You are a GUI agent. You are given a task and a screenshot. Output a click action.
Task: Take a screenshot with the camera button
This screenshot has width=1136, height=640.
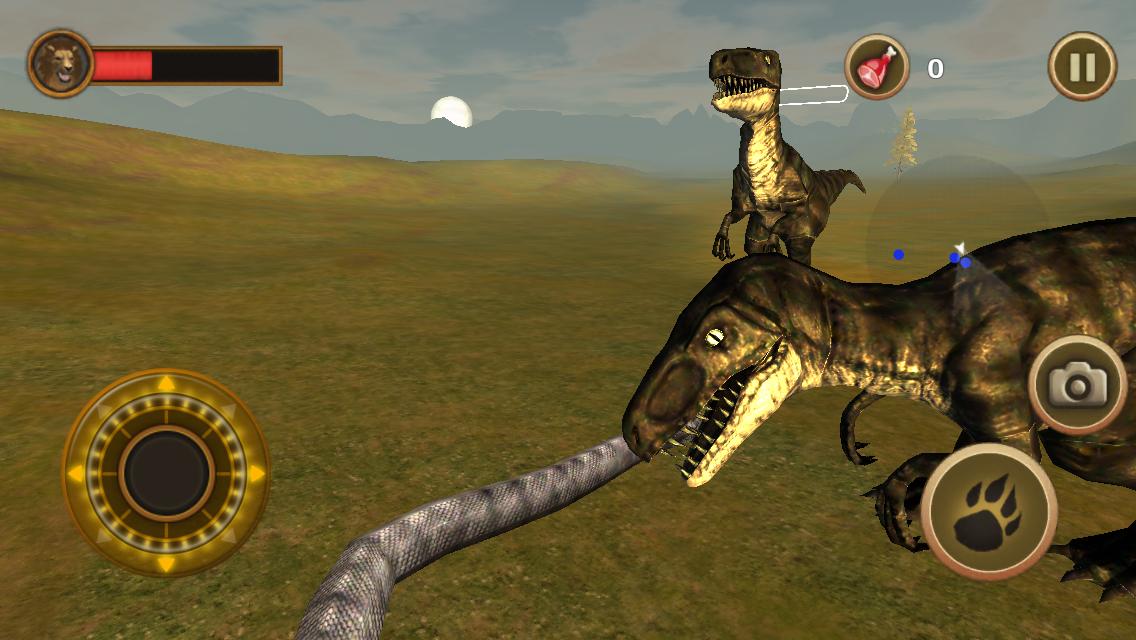point(1077,385)
